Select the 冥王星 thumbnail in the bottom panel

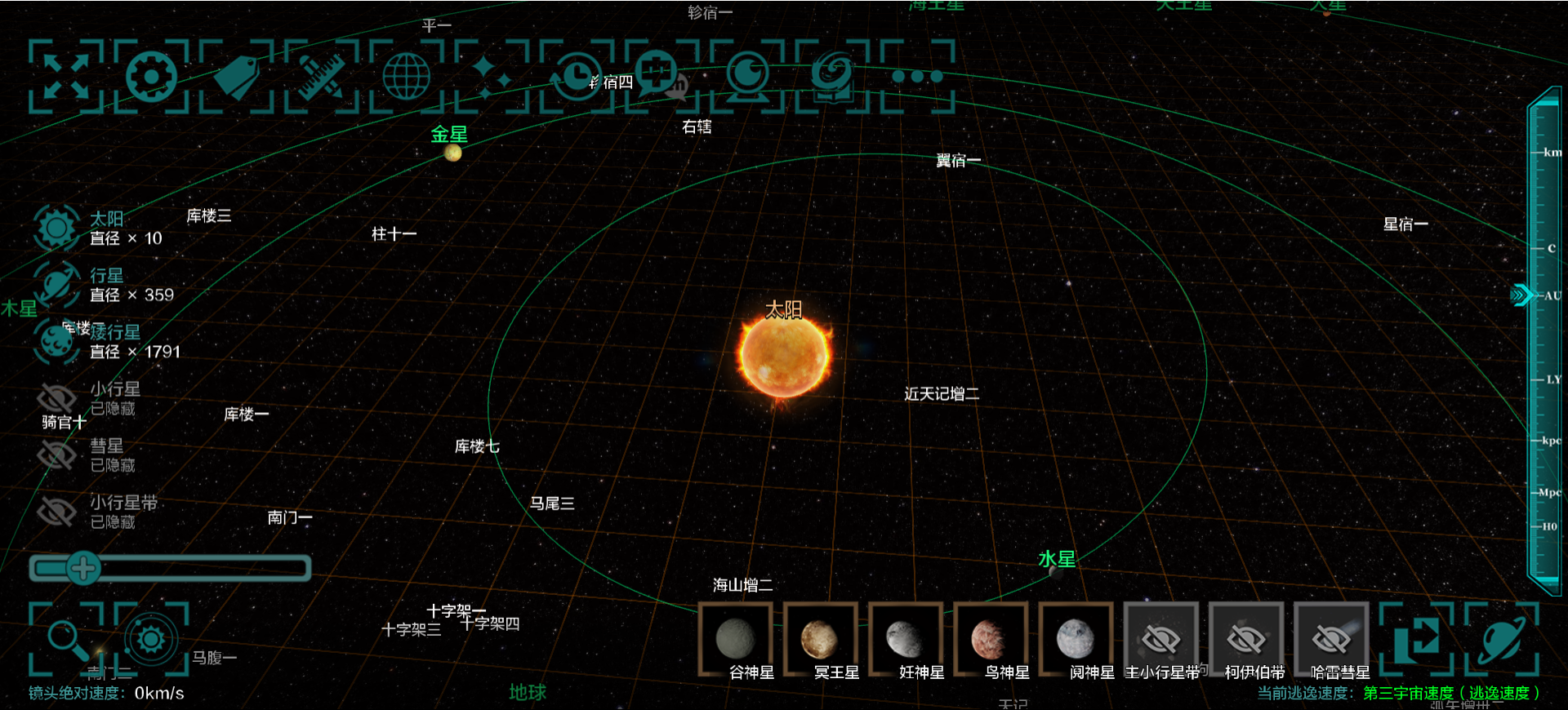821,638
